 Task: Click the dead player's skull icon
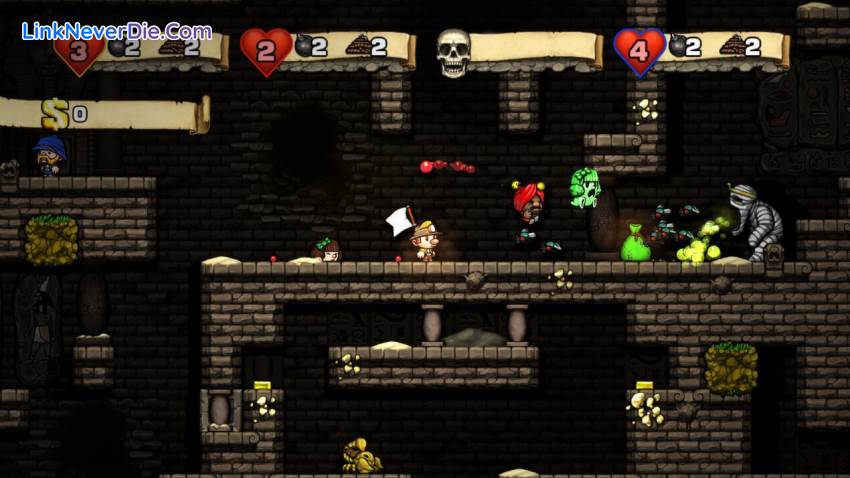(453, 51)
